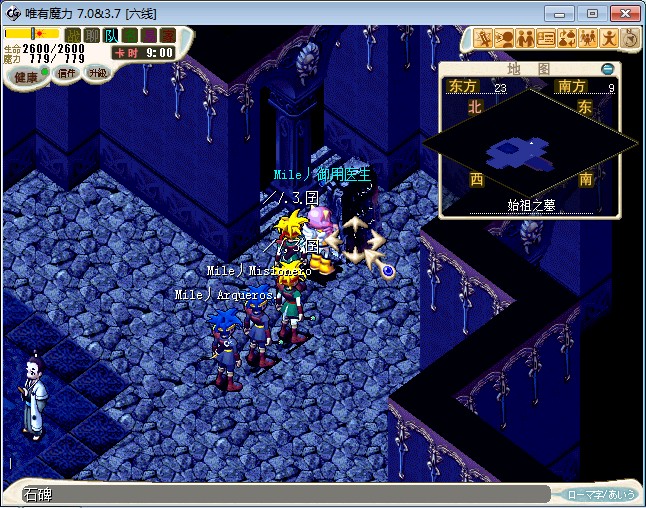This screenshot has width=646, height=508.
Task: Select the money bag trade icon
Action: click(567, 39)
